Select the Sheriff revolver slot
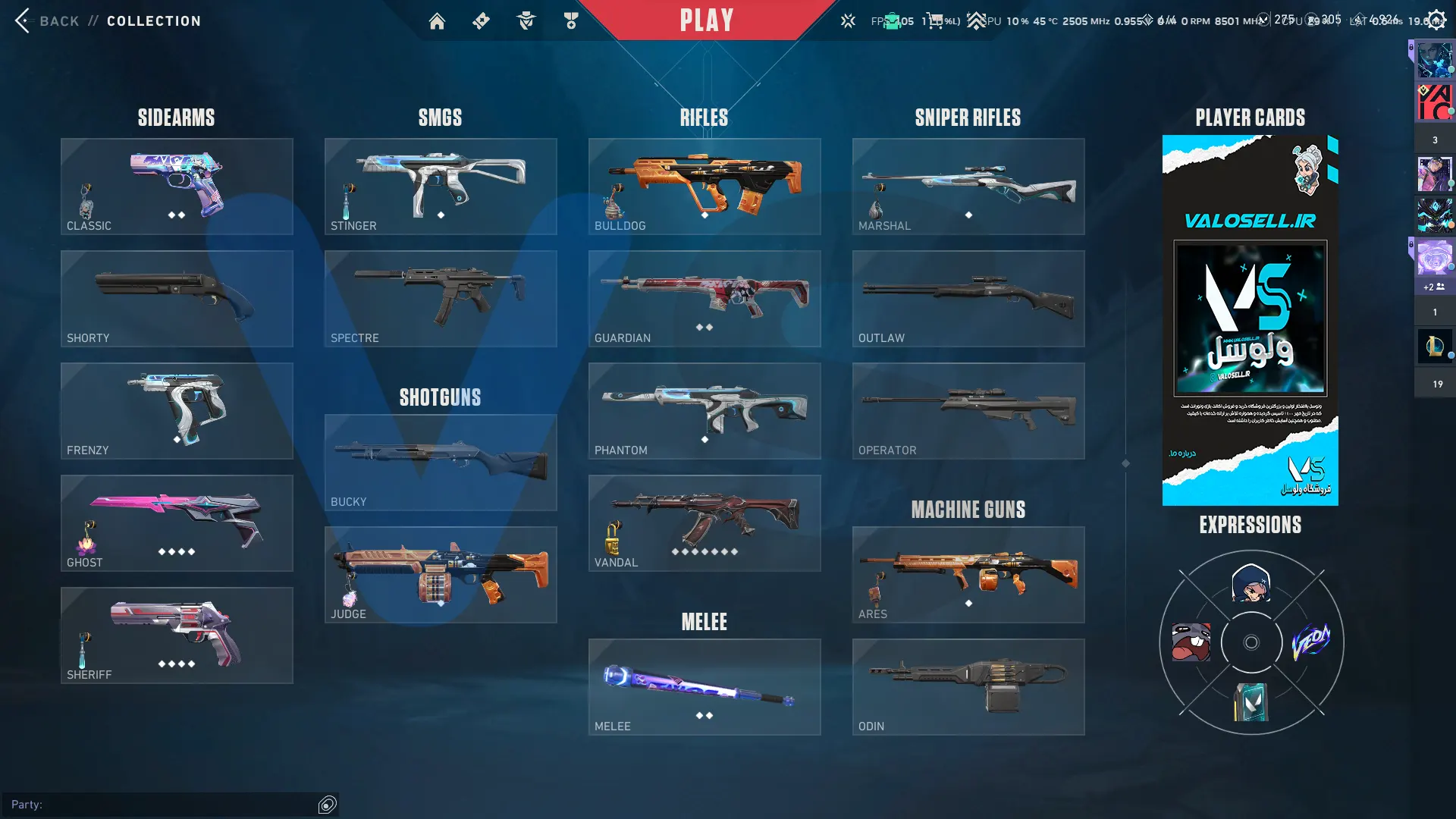1456x819 pixels. (177, 635)
